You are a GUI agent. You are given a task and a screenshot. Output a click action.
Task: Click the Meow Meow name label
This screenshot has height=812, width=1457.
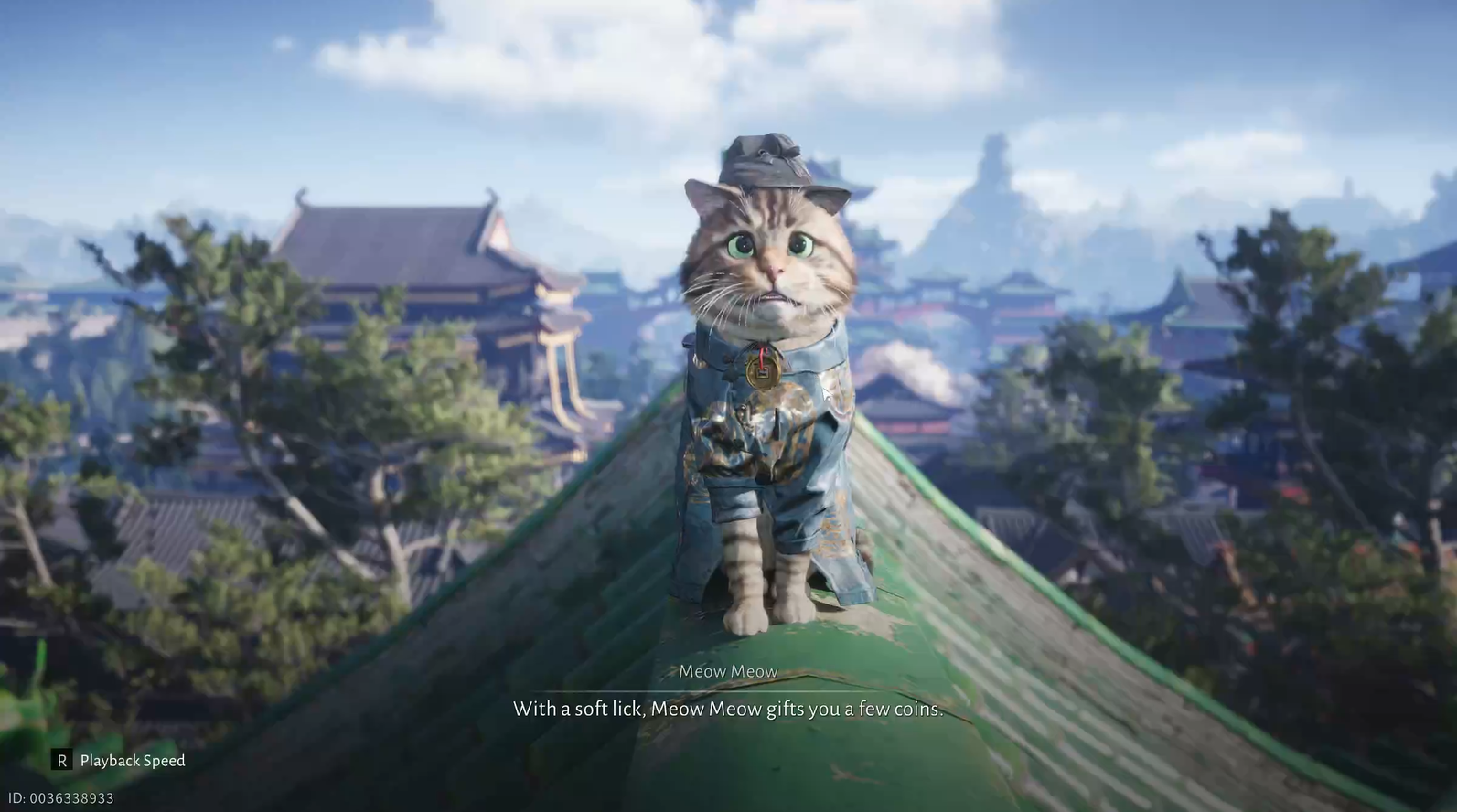(x=728, y=670)
